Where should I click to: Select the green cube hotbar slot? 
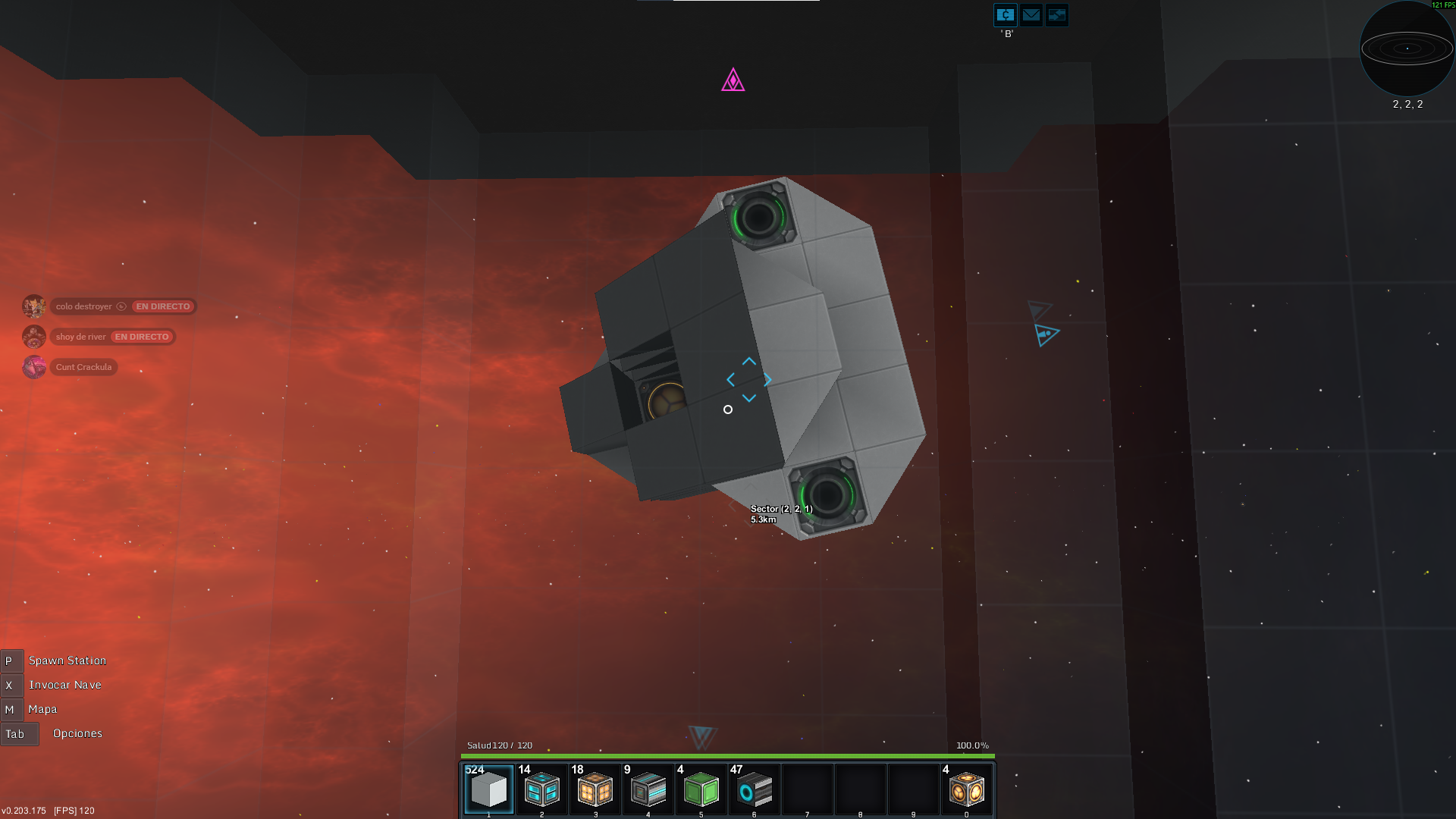(x=701, y=790)
